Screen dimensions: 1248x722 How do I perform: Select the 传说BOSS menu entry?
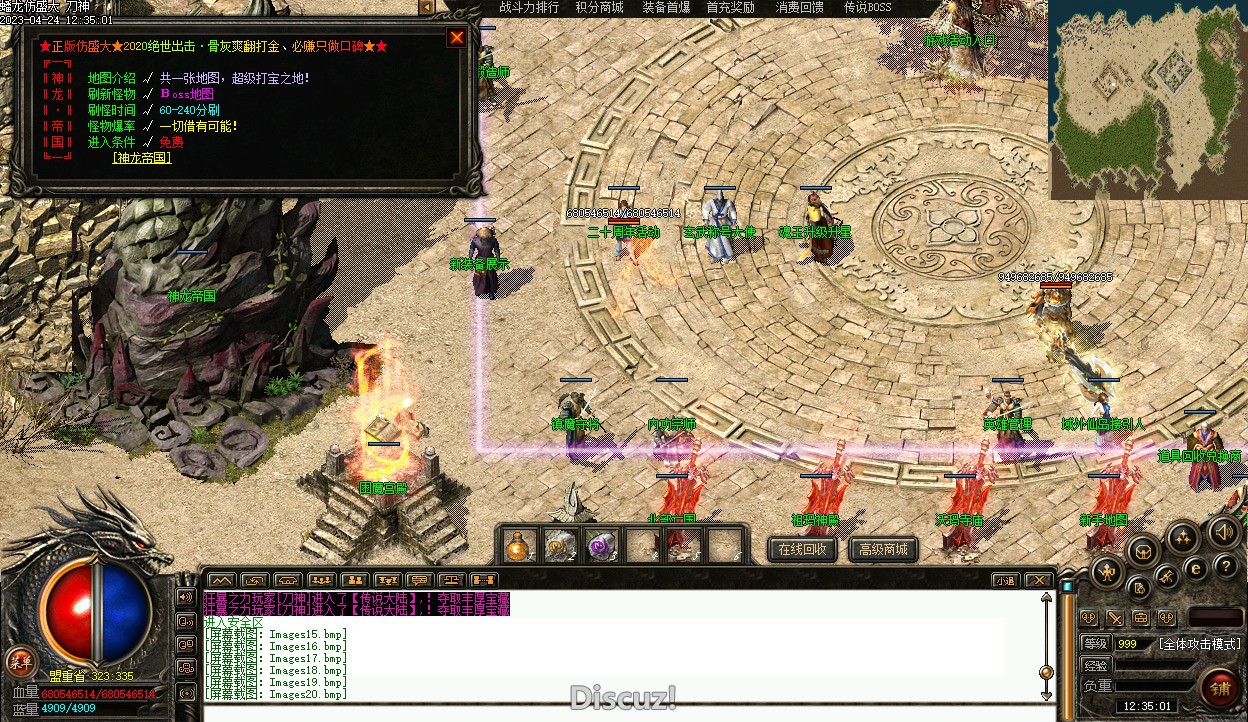tap(868, 7)
